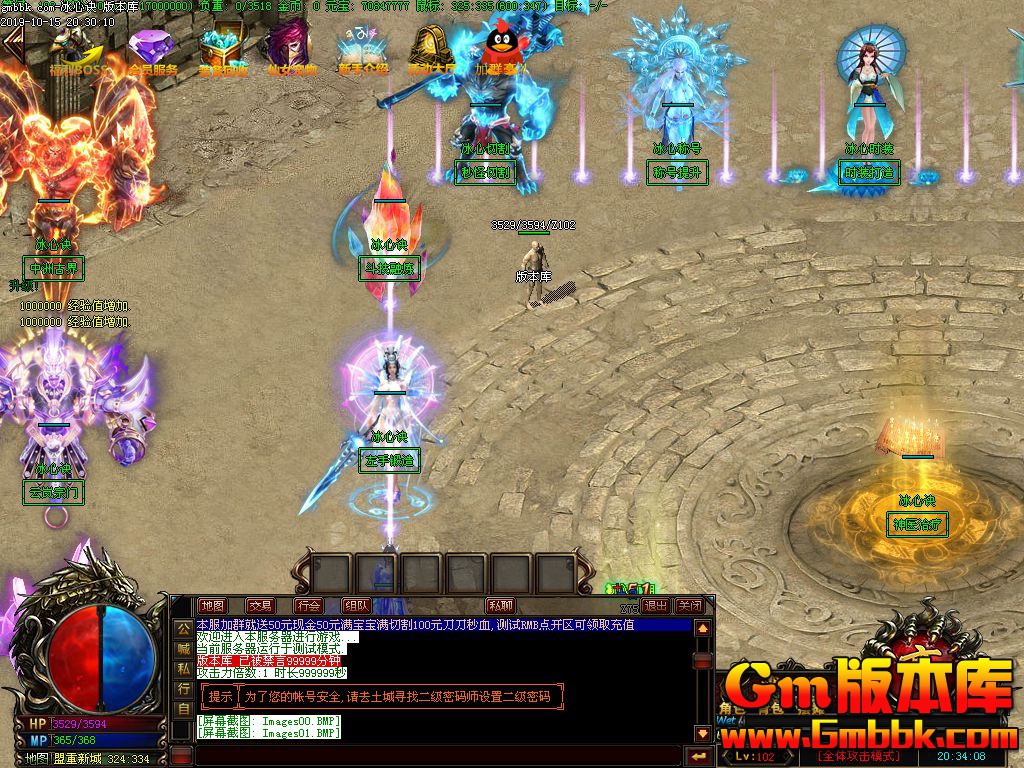
Task: Switch to the 公 public chat channel
Action: tap(183, 628)
